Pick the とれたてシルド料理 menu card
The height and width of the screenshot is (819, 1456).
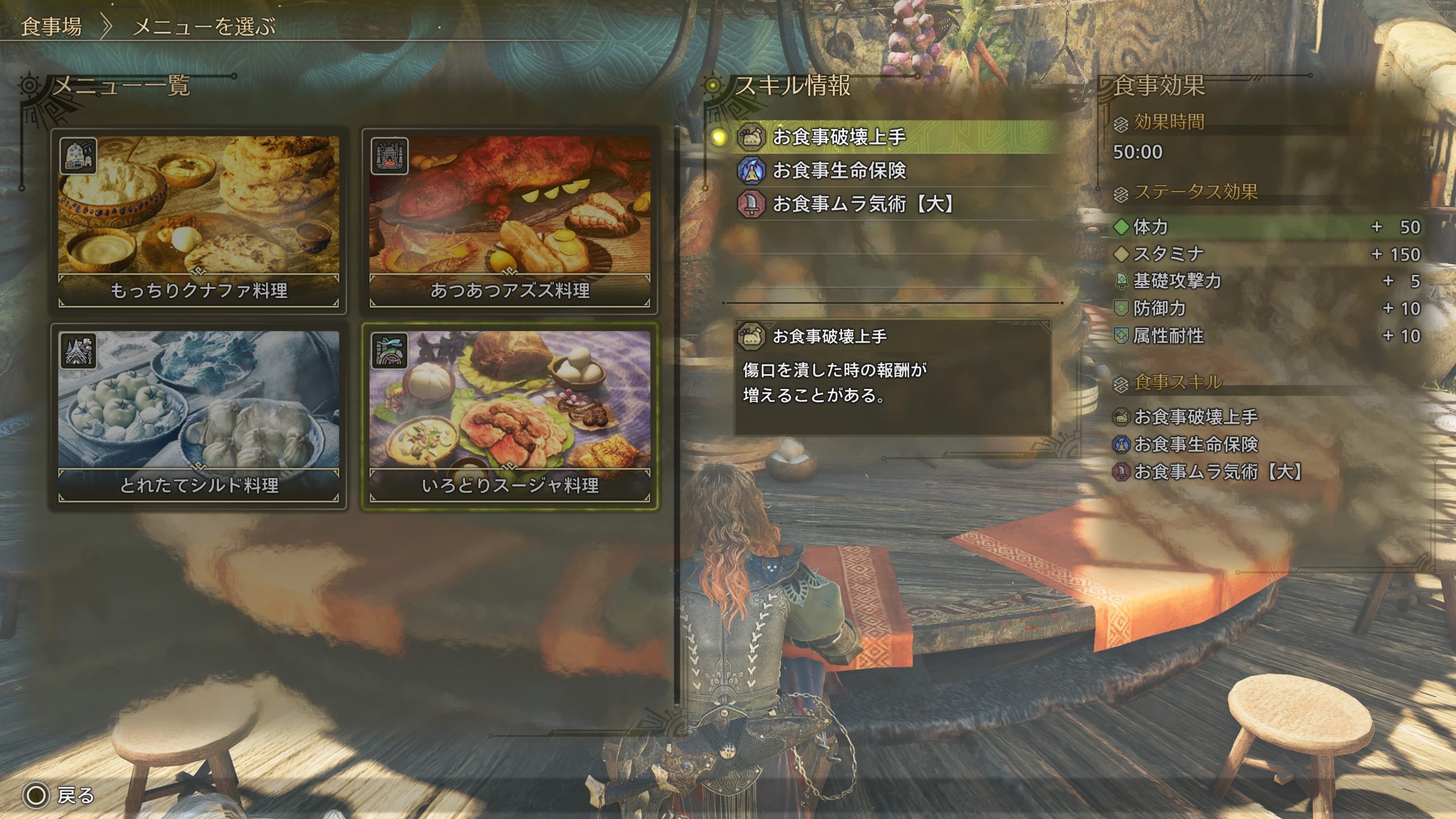[198, 416]
